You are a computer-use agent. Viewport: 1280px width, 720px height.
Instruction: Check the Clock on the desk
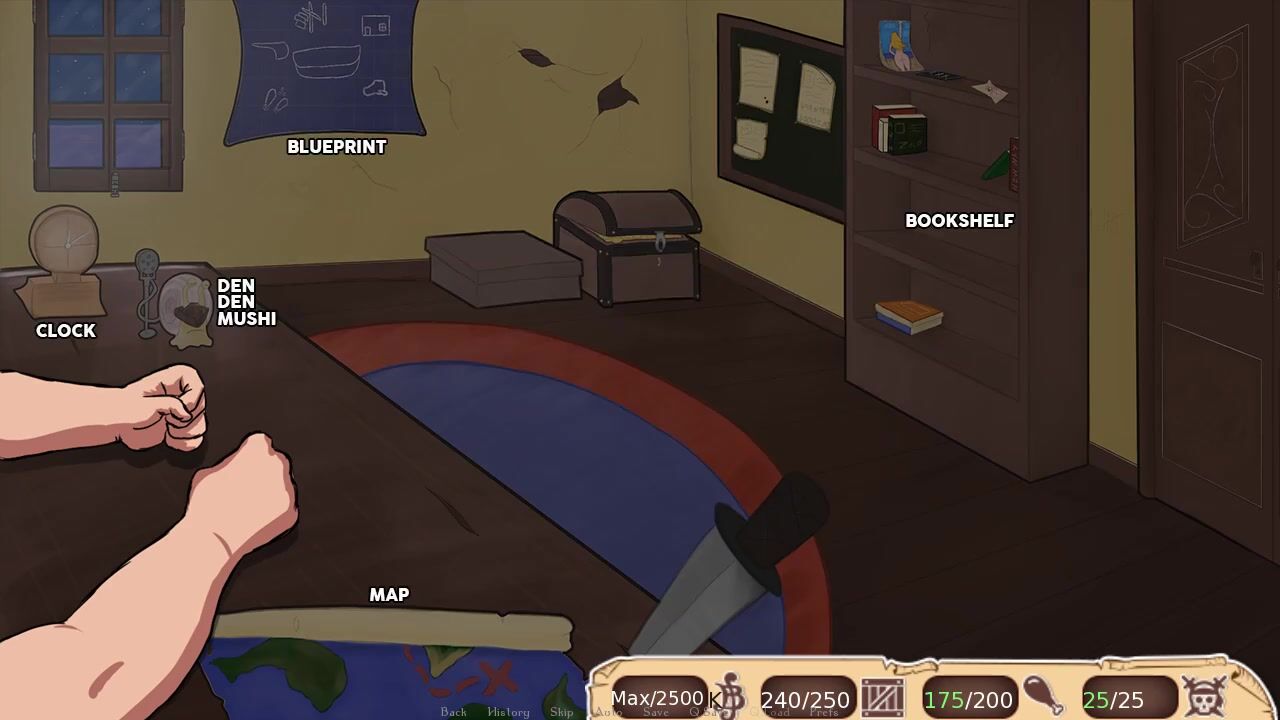[x=65, y=265]
